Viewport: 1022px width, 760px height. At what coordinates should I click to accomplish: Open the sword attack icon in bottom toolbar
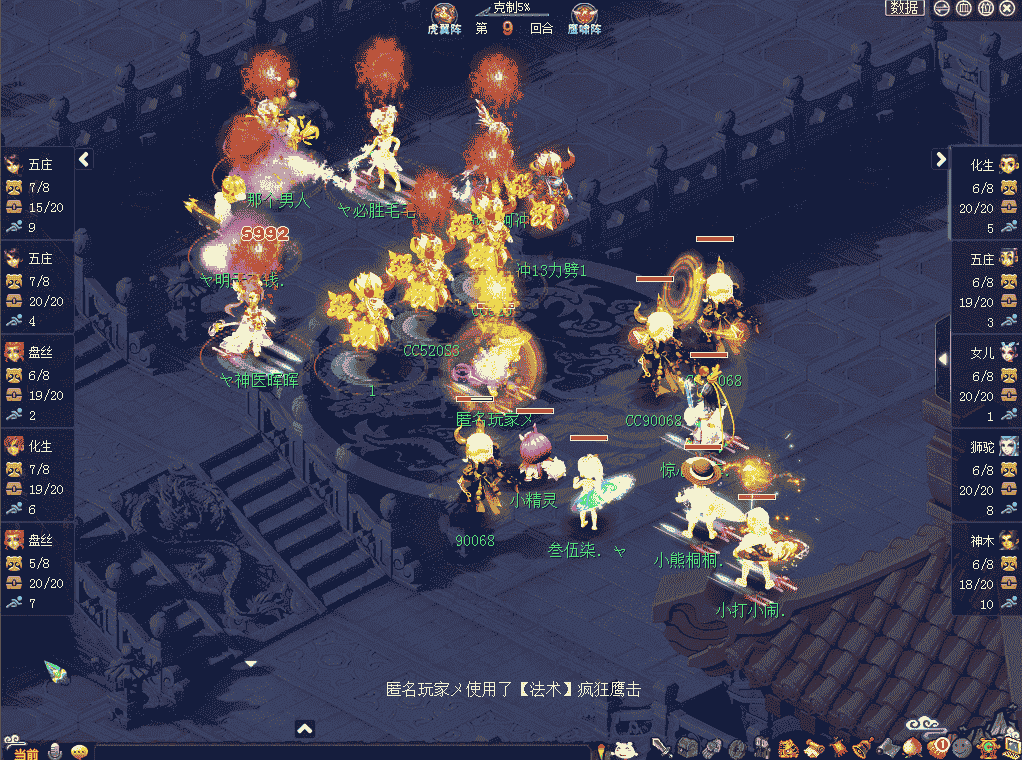click(661, 747)
